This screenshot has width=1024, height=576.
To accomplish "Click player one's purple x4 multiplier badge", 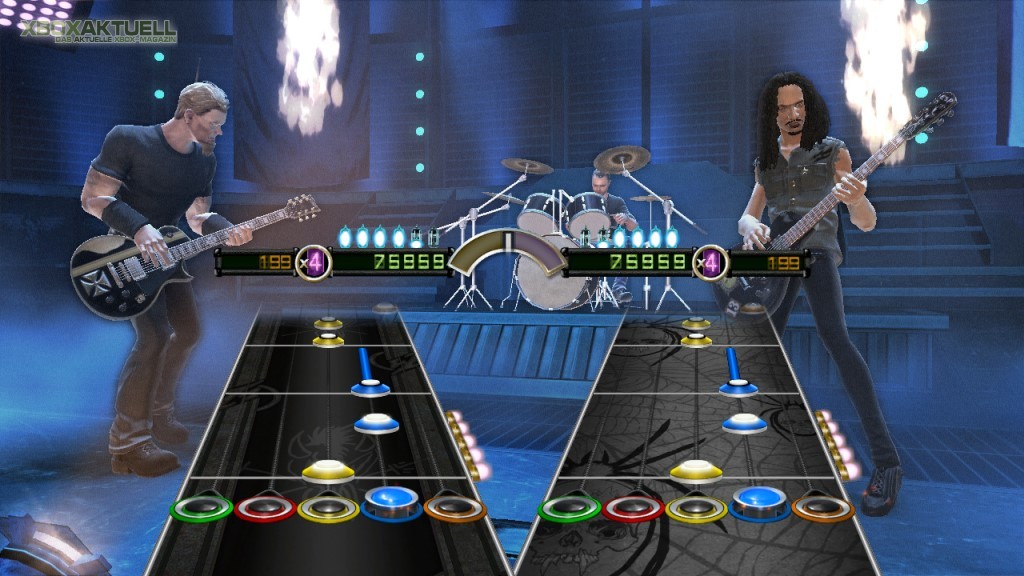I will coord(313,263).
